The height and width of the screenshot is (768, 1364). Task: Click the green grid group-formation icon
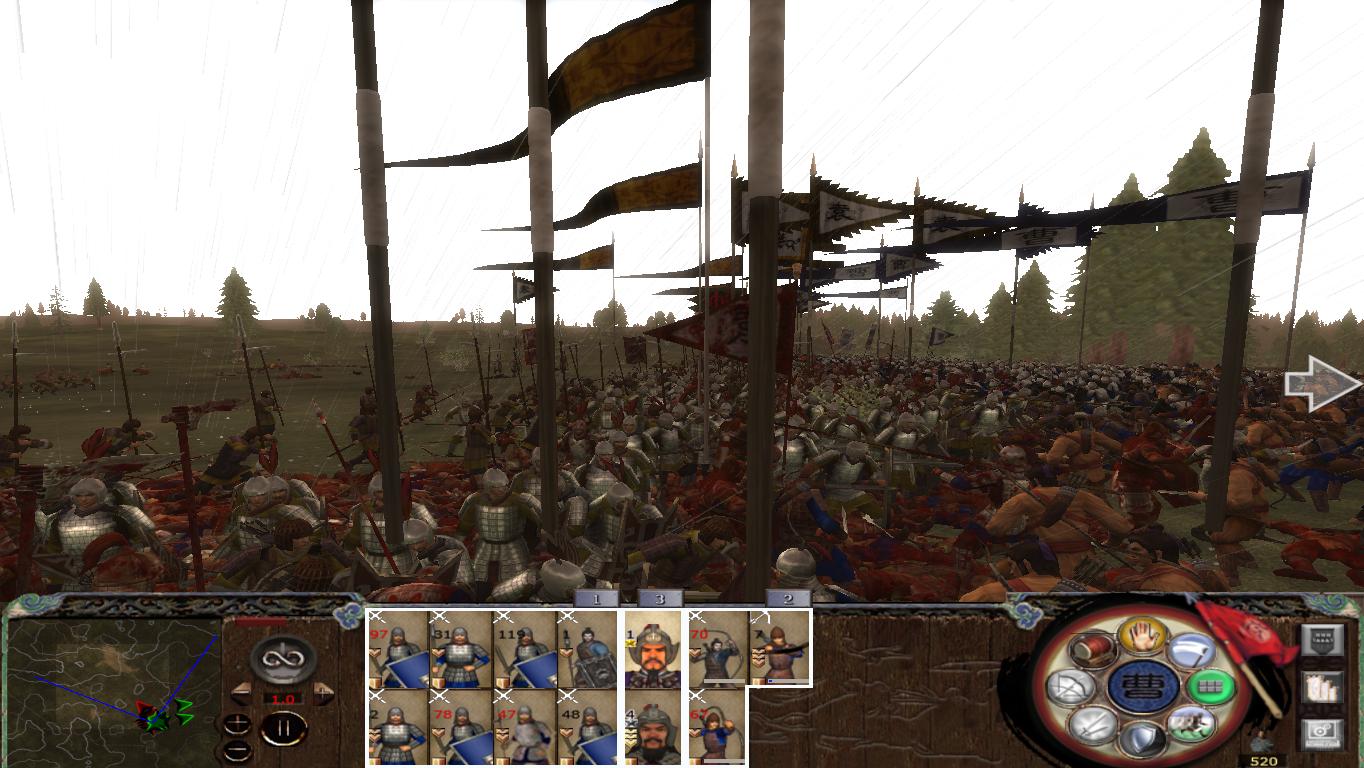[x=1208, y=686]
